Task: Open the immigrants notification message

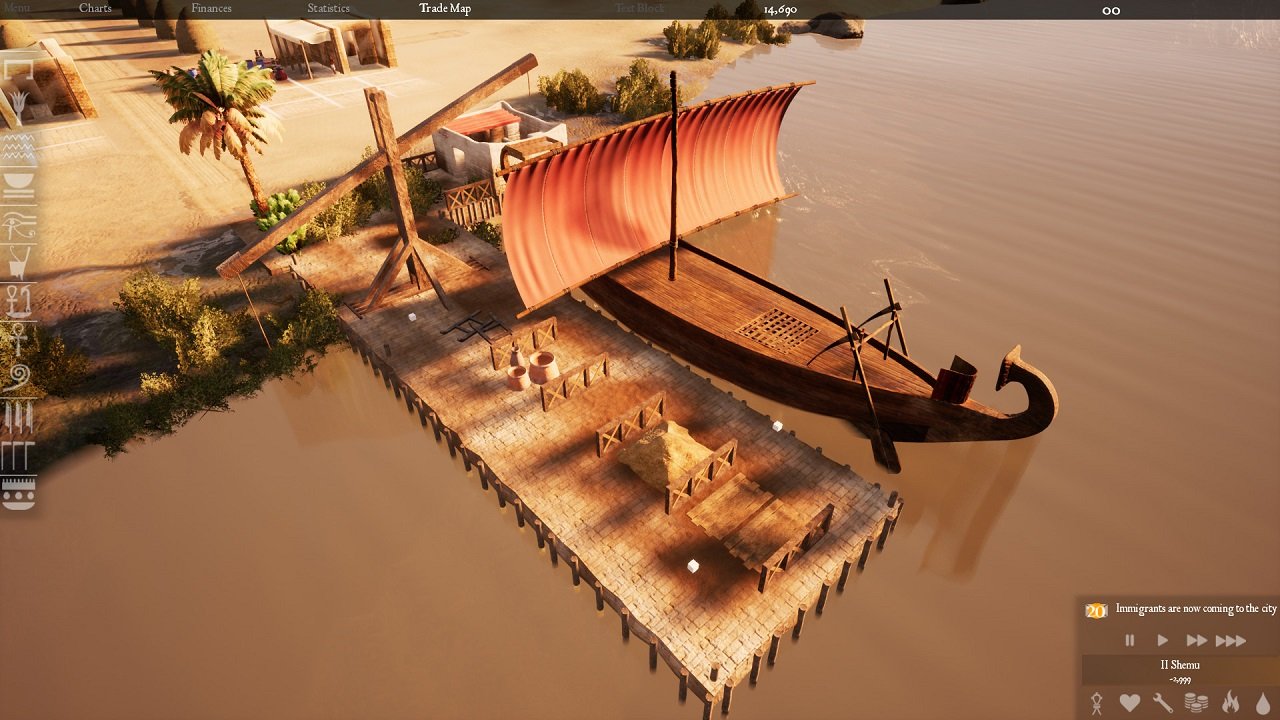Action: [1195, 609]
